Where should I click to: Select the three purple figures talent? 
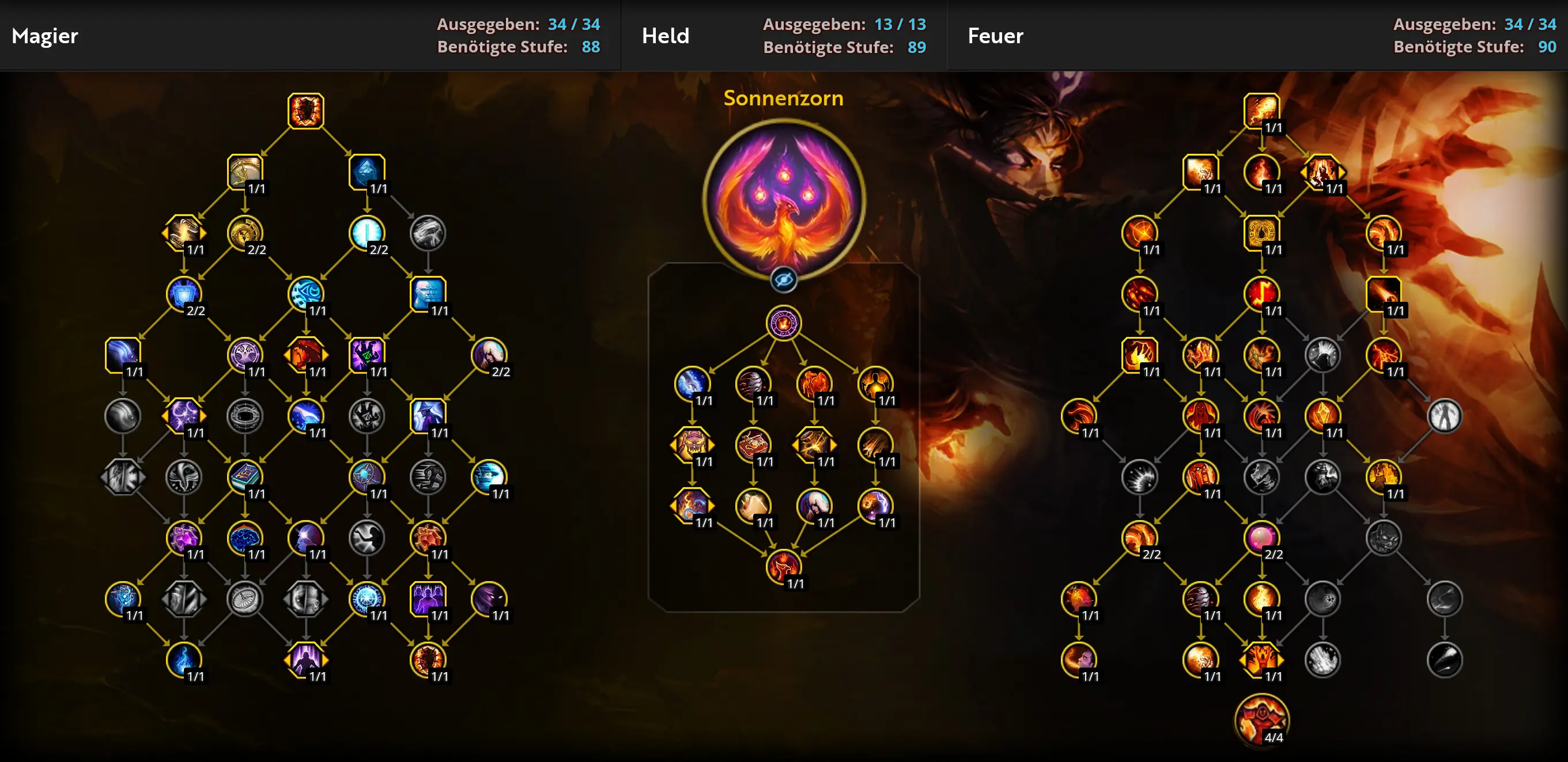(428, 598)
